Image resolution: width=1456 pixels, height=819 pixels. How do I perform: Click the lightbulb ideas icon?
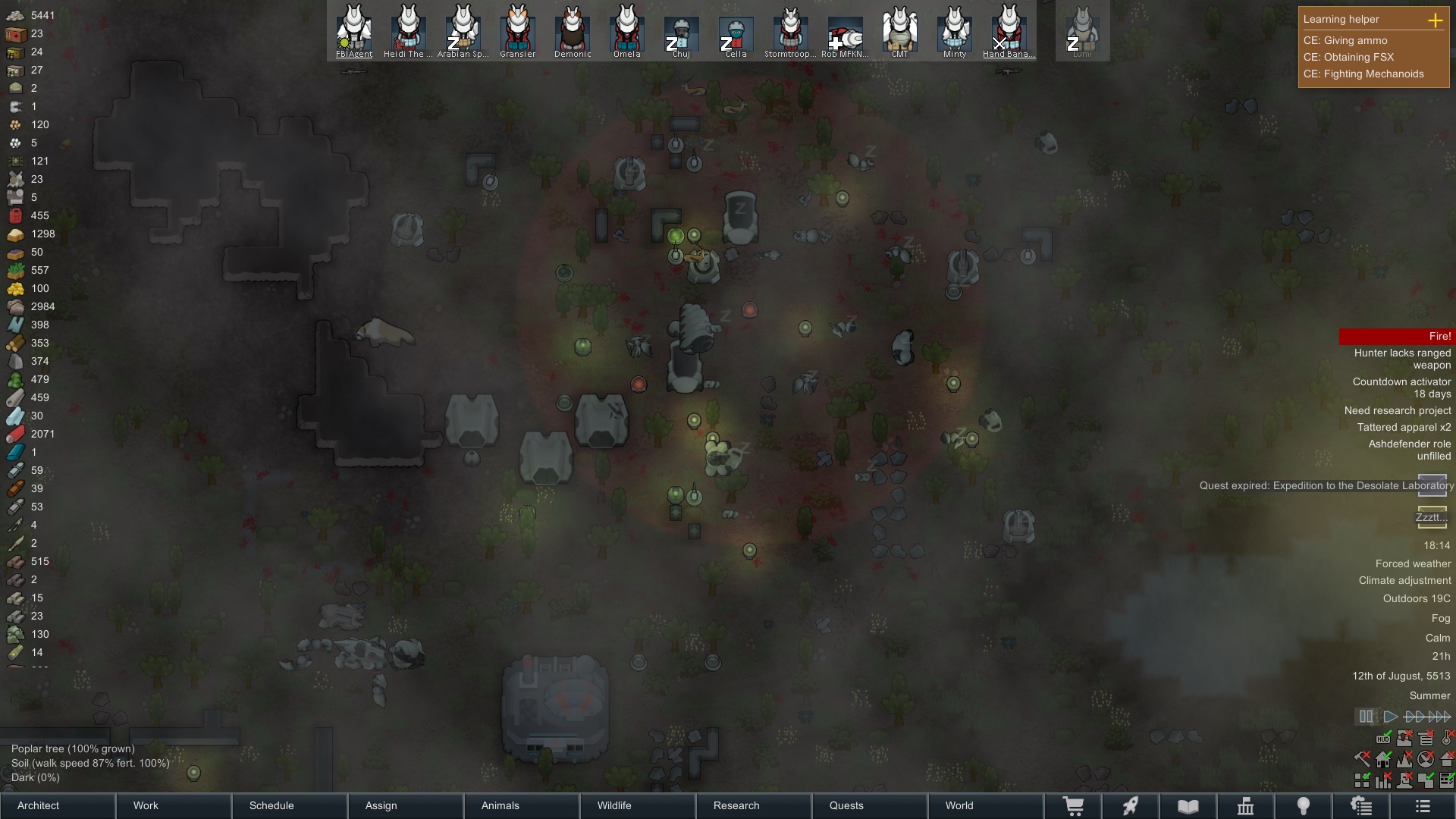click(x=1304, y=806)
